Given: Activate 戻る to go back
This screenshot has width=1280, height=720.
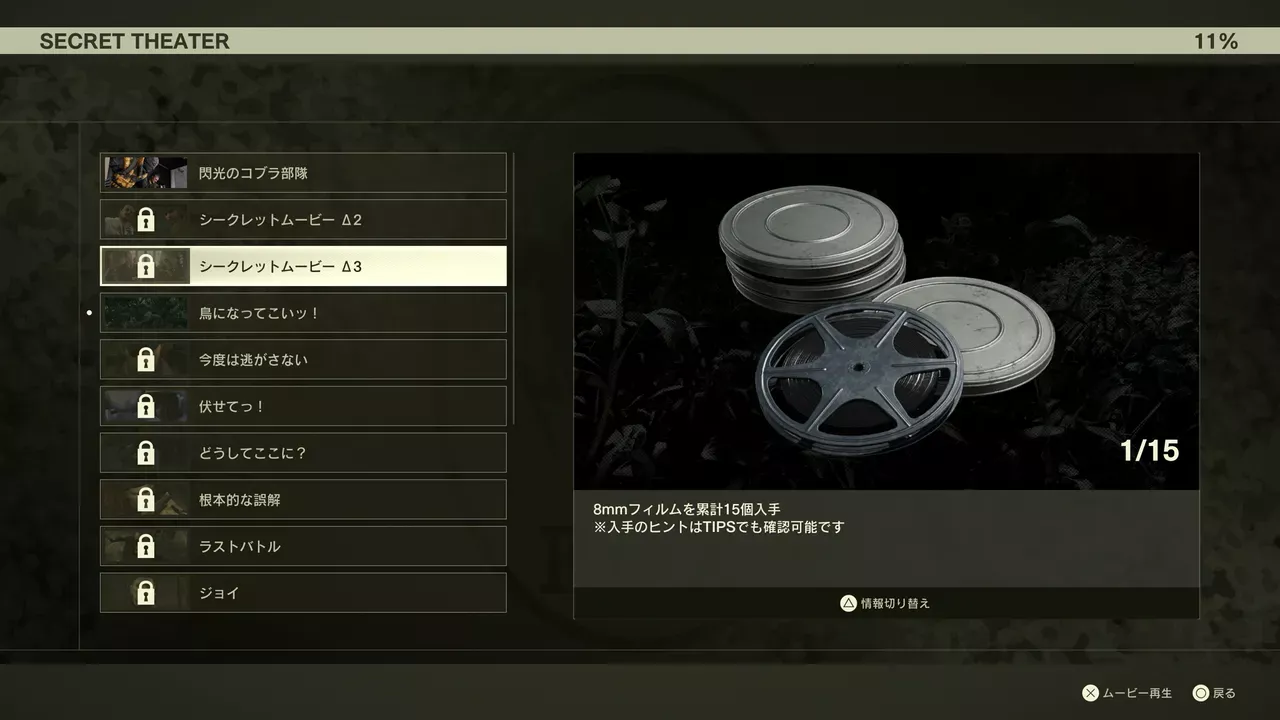Looking at the screenshot, I should 1224,691.
